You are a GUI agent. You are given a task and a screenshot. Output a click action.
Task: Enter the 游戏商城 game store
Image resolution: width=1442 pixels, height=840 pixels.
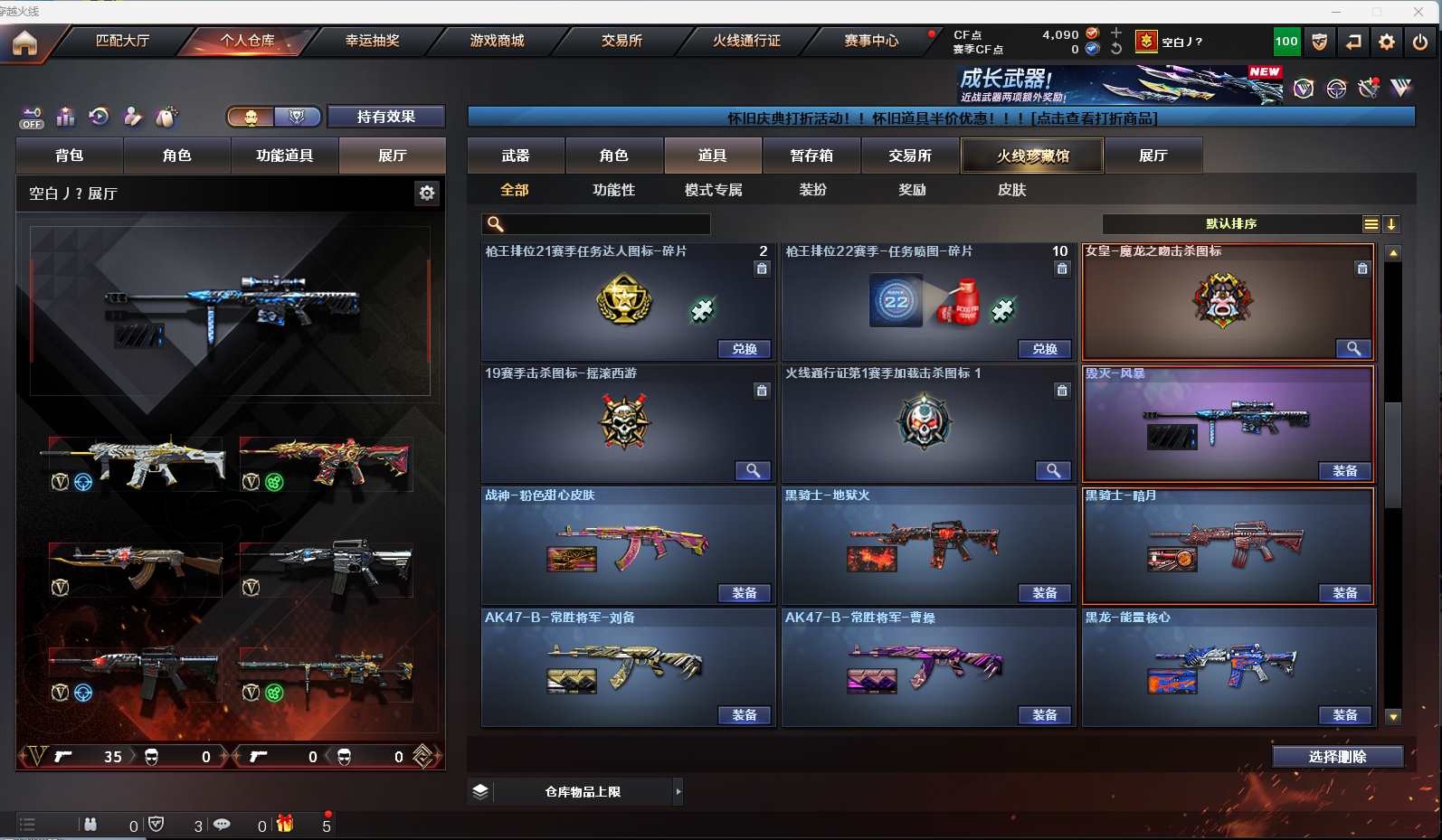(497, 41)
